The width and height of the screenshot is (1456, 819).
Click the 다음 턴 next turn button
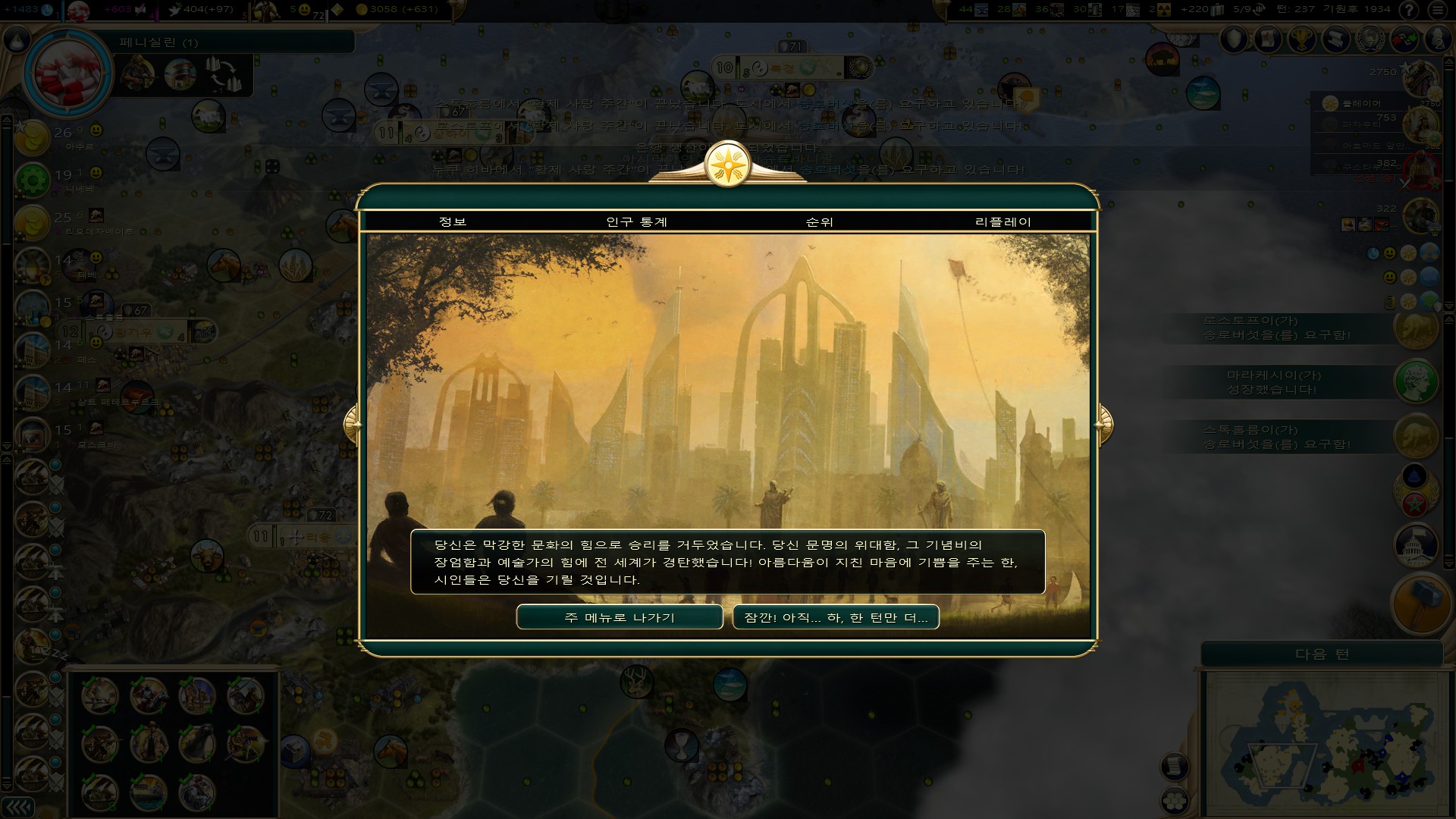coord(1322,654)
